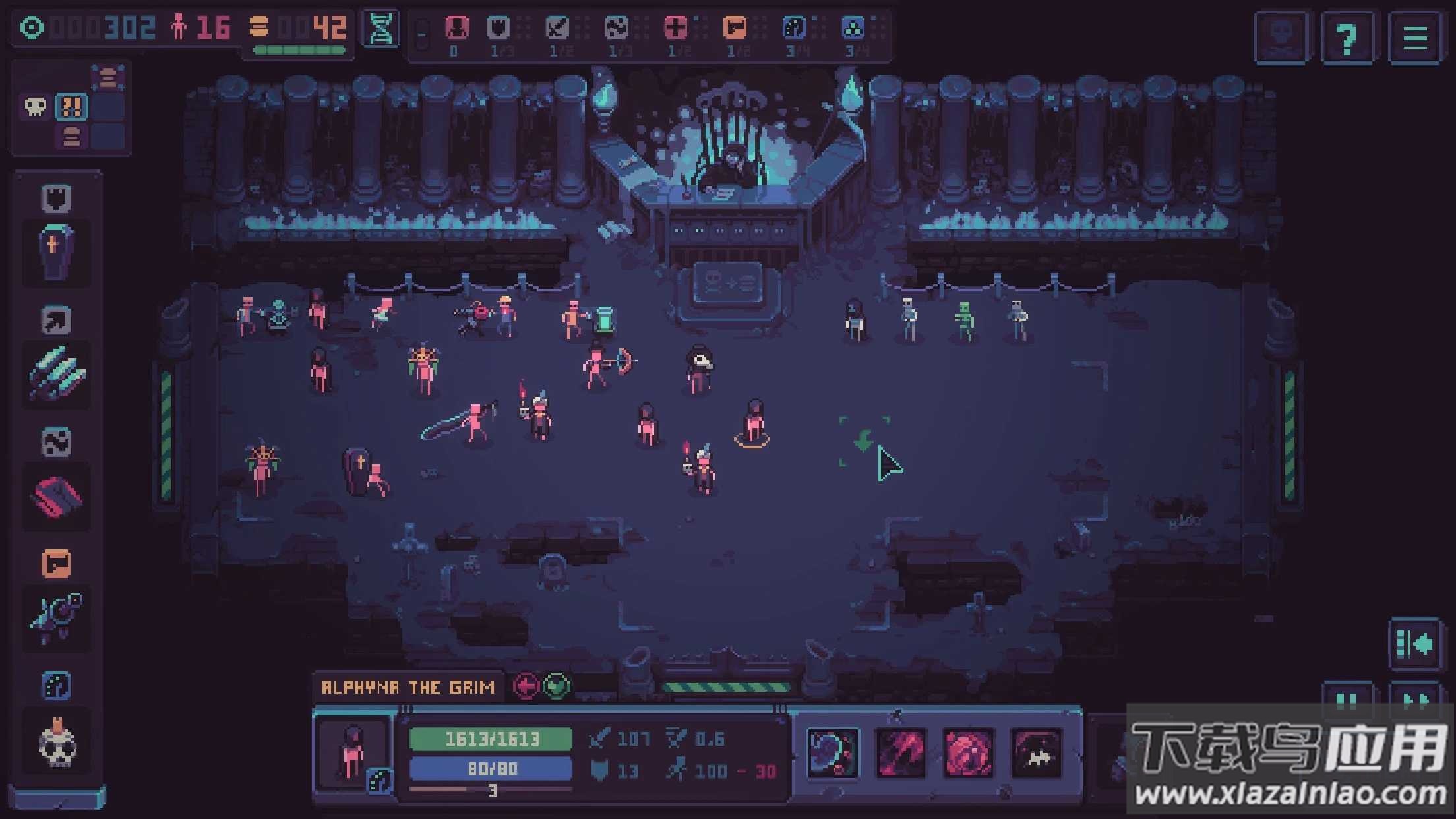This screenshot has height=819, width=1456.
Task: Select the armored turtle creature item
Action: pyautogui.click(x=56, y=618)
